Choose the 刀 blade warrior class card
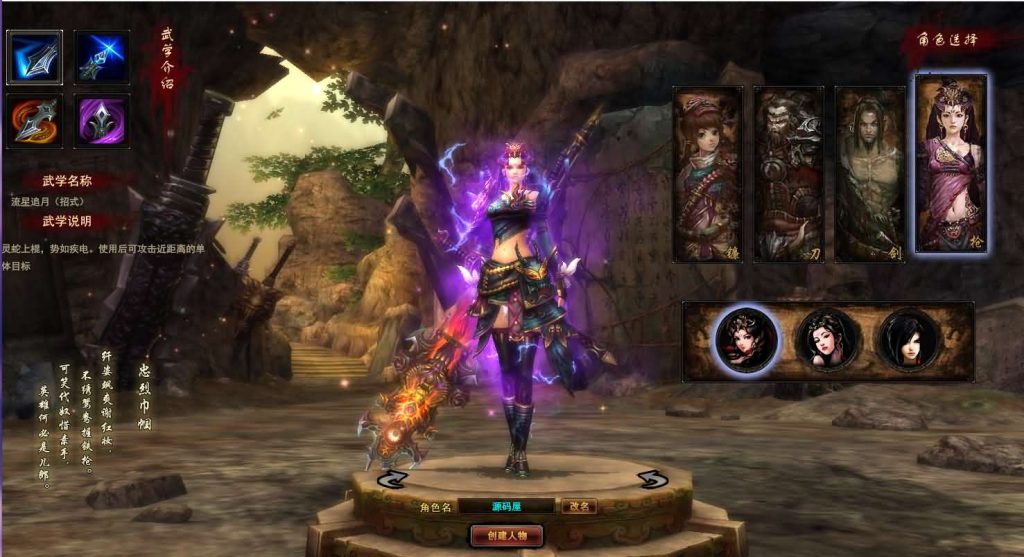 click(788, 175)
